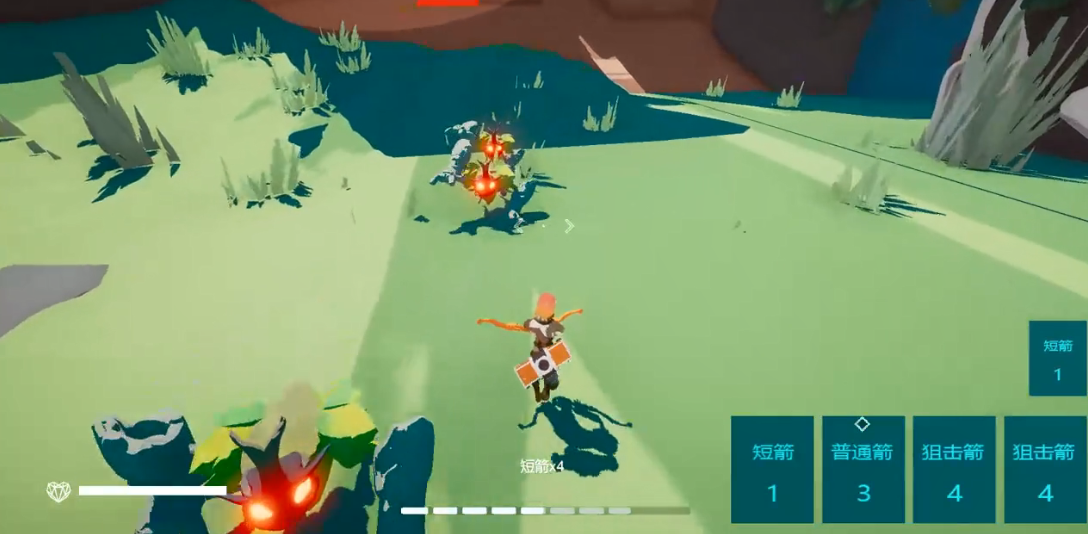Choose the larger 短箭 arrow slot
The height and width of the screenshot is (534, 1088).
pyautogui.click(x=772, y=470)
